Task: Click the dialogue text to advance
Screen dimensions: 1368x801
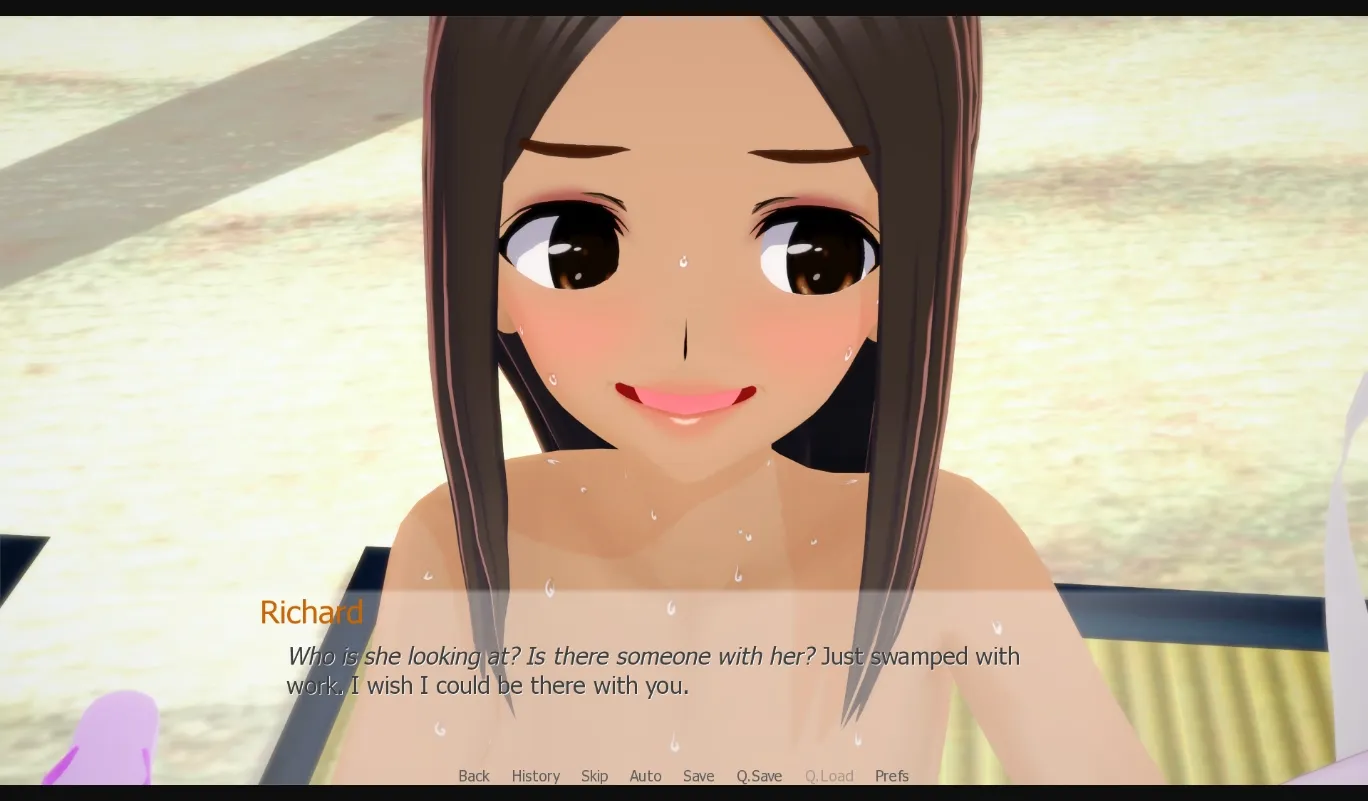Action: pos(650,670)
